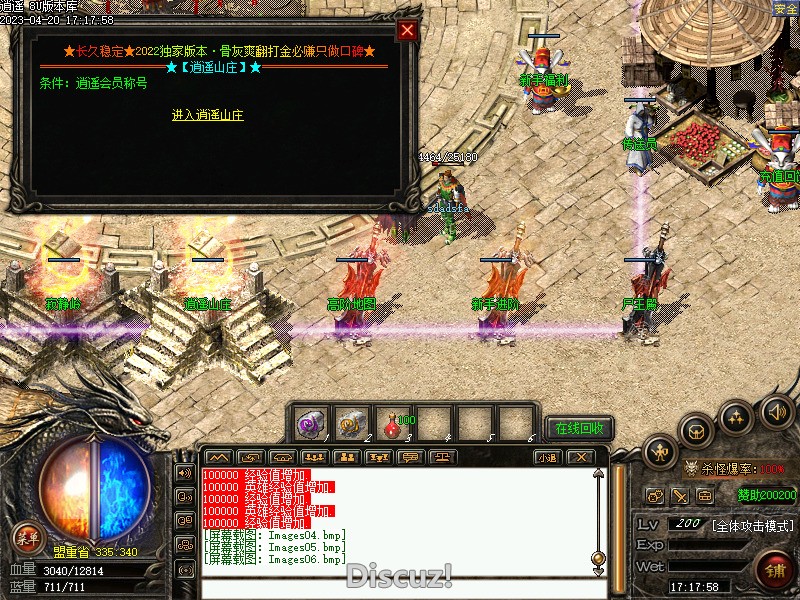Image resolution: width=800 pixels, height=600 pixels.
Task: Select the purple spiral scroll in hotbar
Action: 310,424
